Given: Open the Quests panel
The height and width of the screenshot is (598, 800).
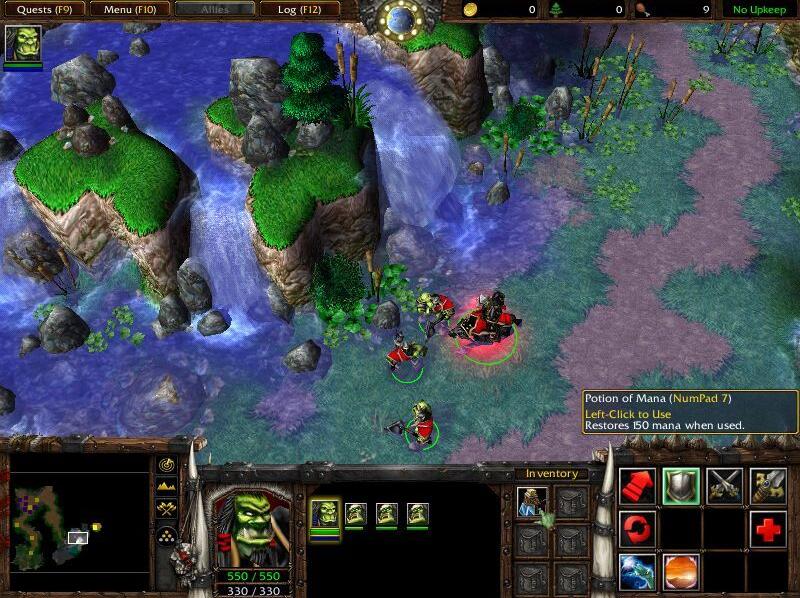Looking at the screenshot, I should [x=43, y=10].
